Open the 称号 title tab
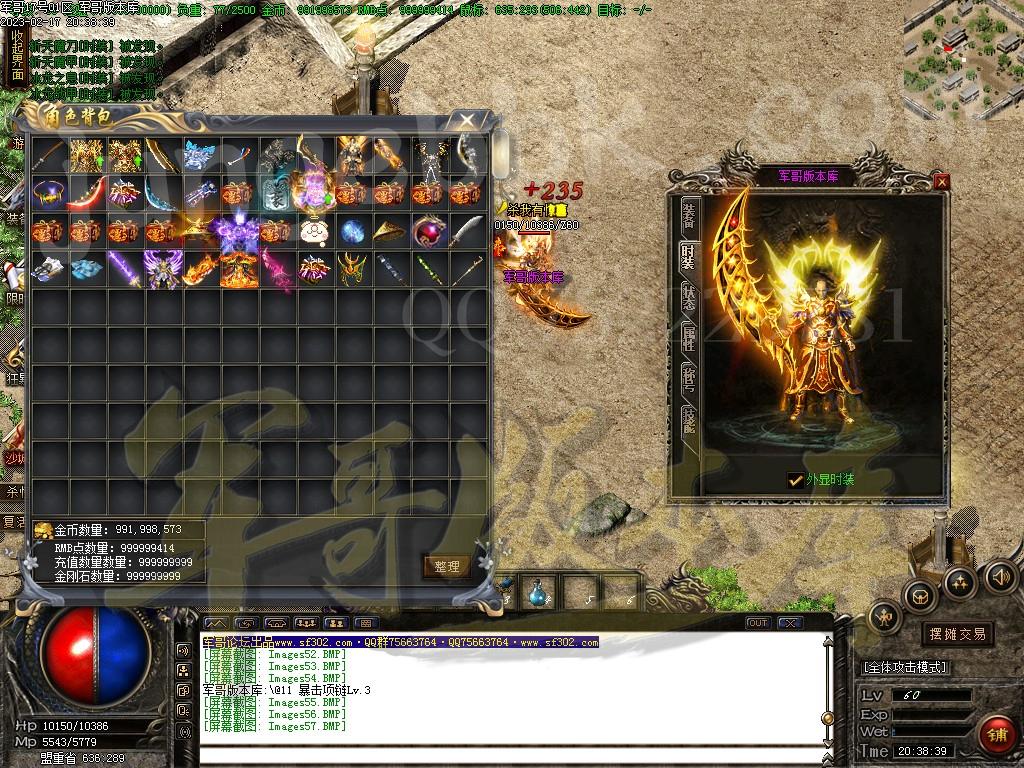 (688, 381)
